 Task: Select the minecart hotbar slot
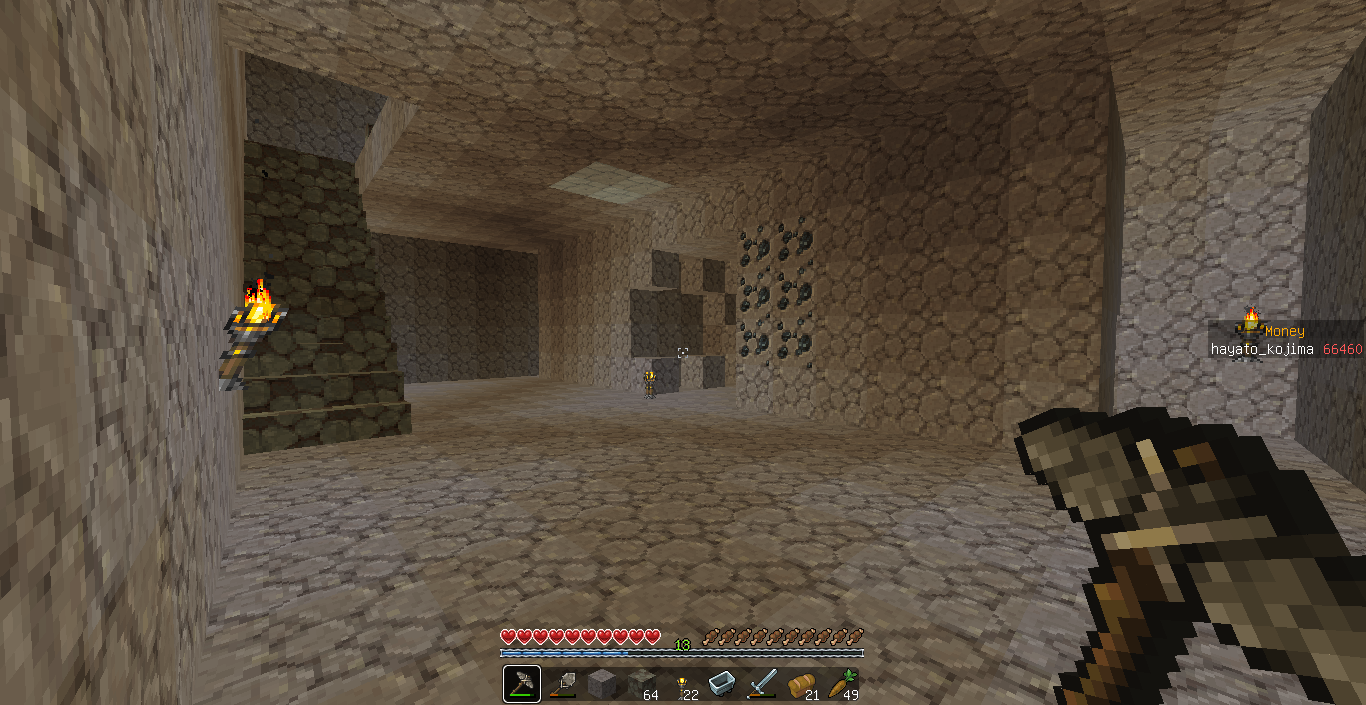pos(722,684)
